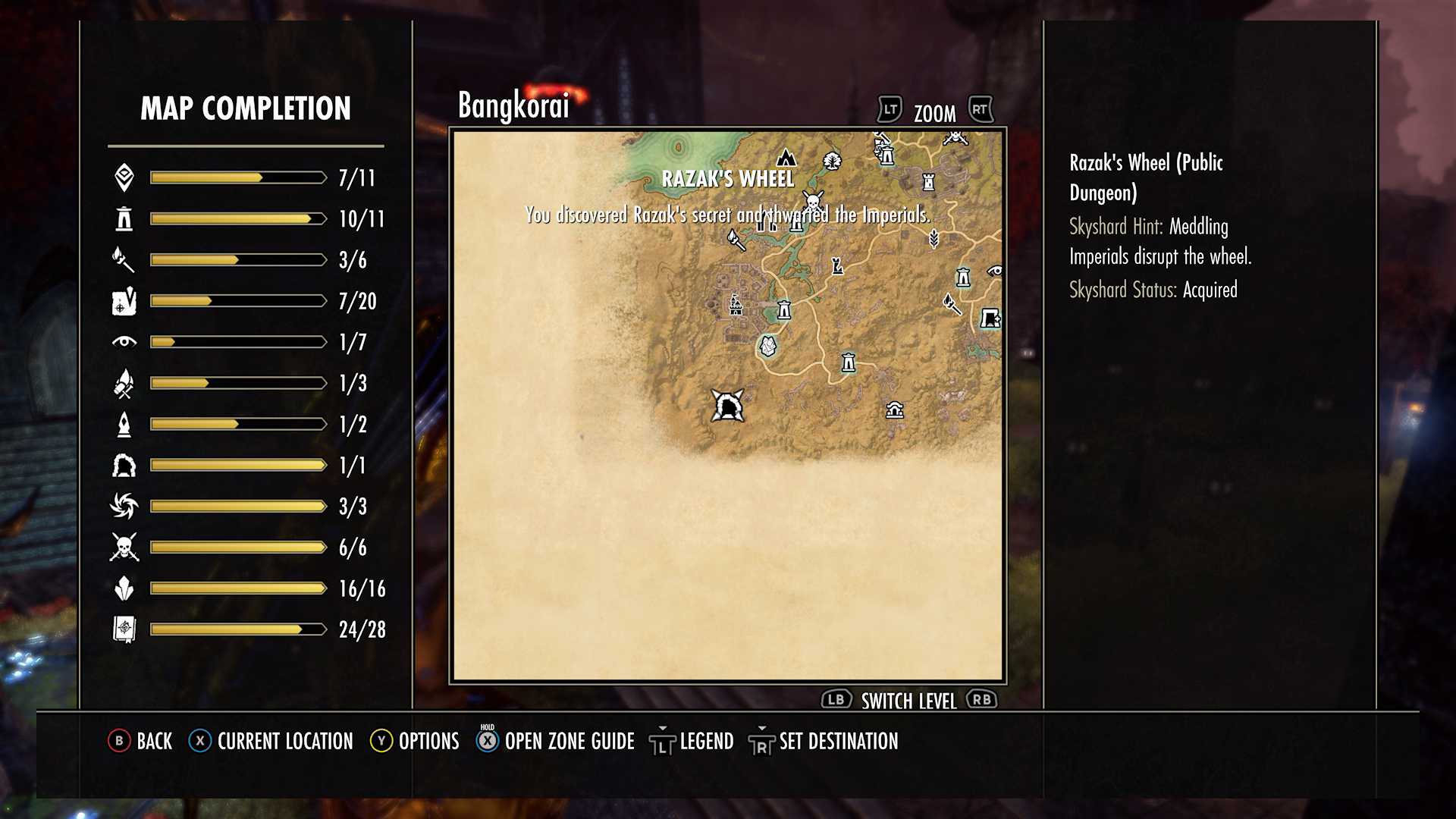Select the chess knight marker on the map
Image resolution: width=1456 pixels, height=819 pixels.
click(x=837, y=266)
